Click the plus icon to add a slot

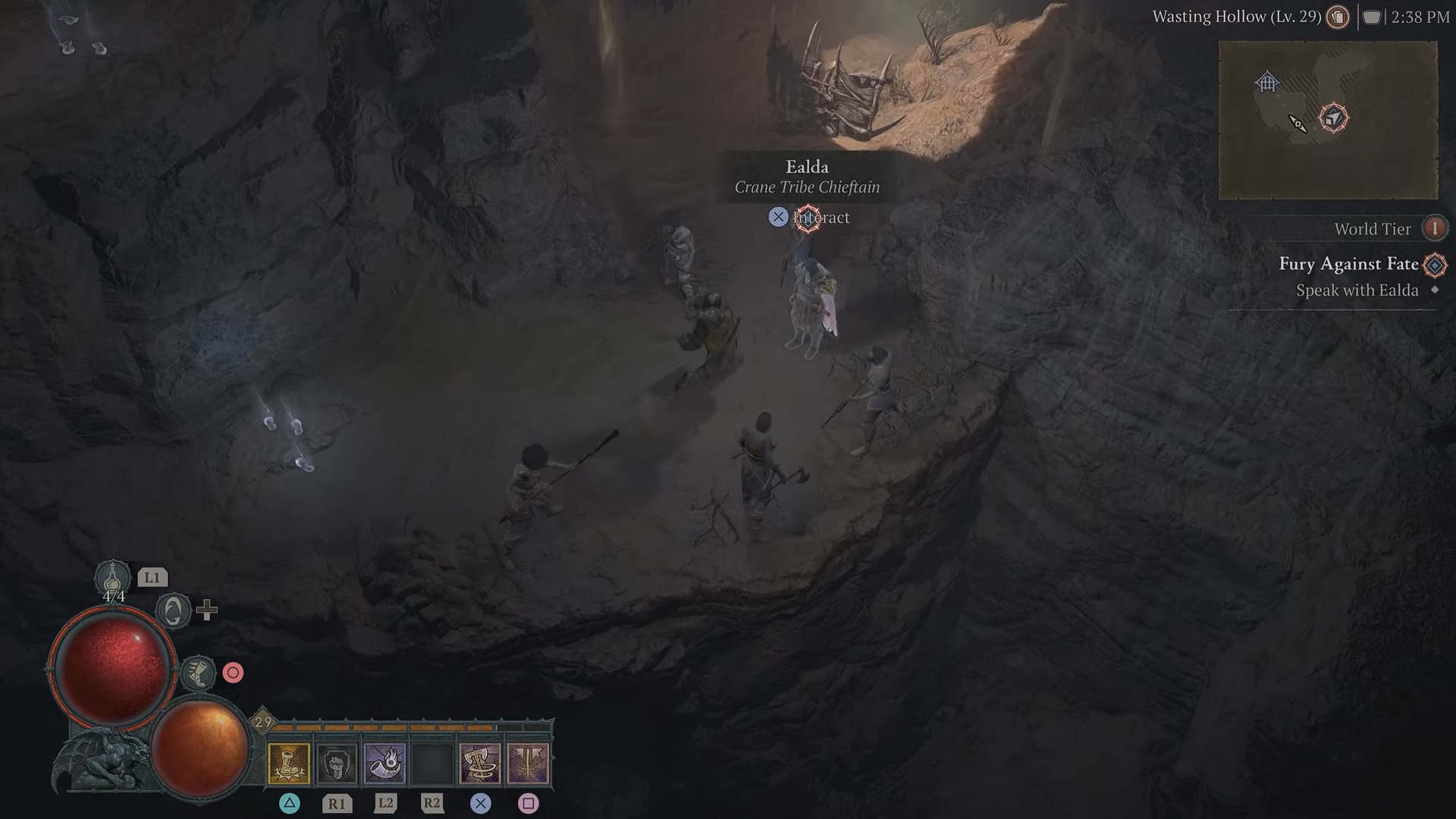[209, 608]
